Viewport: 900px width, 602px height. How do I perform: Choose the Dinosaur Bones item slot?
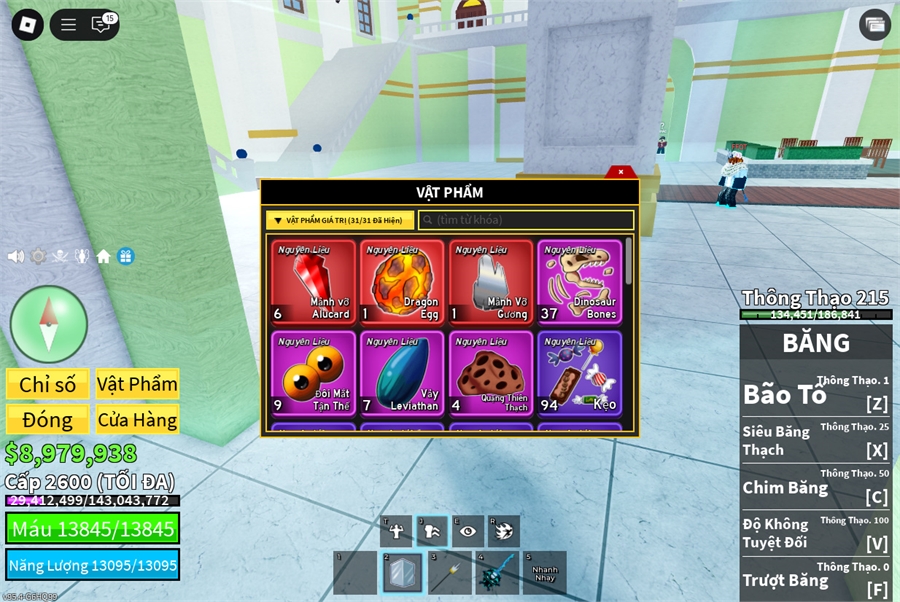pos(579,283)
